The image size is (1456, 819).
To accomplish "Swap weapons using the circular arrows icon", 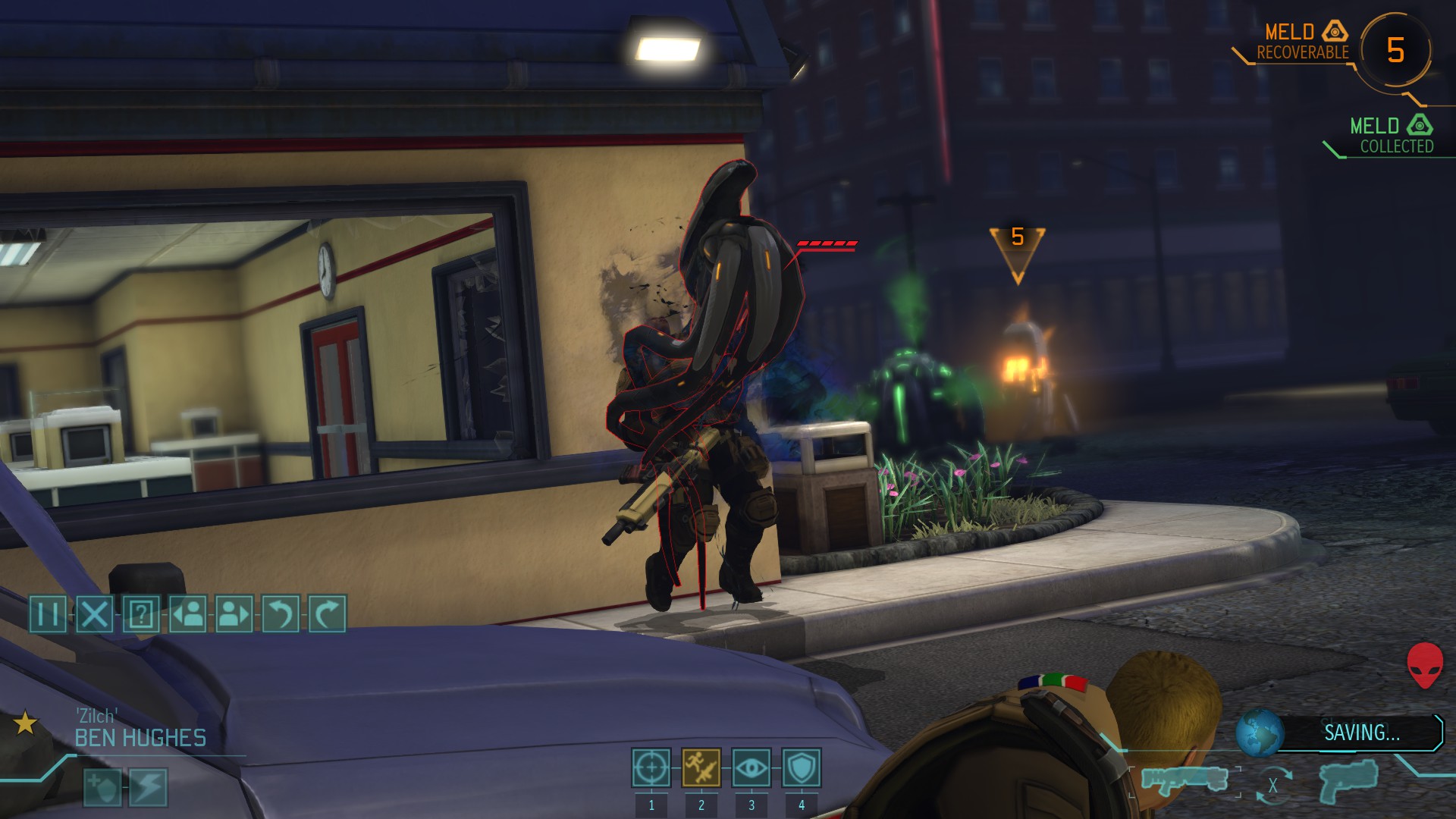I will coord(1272,786).
